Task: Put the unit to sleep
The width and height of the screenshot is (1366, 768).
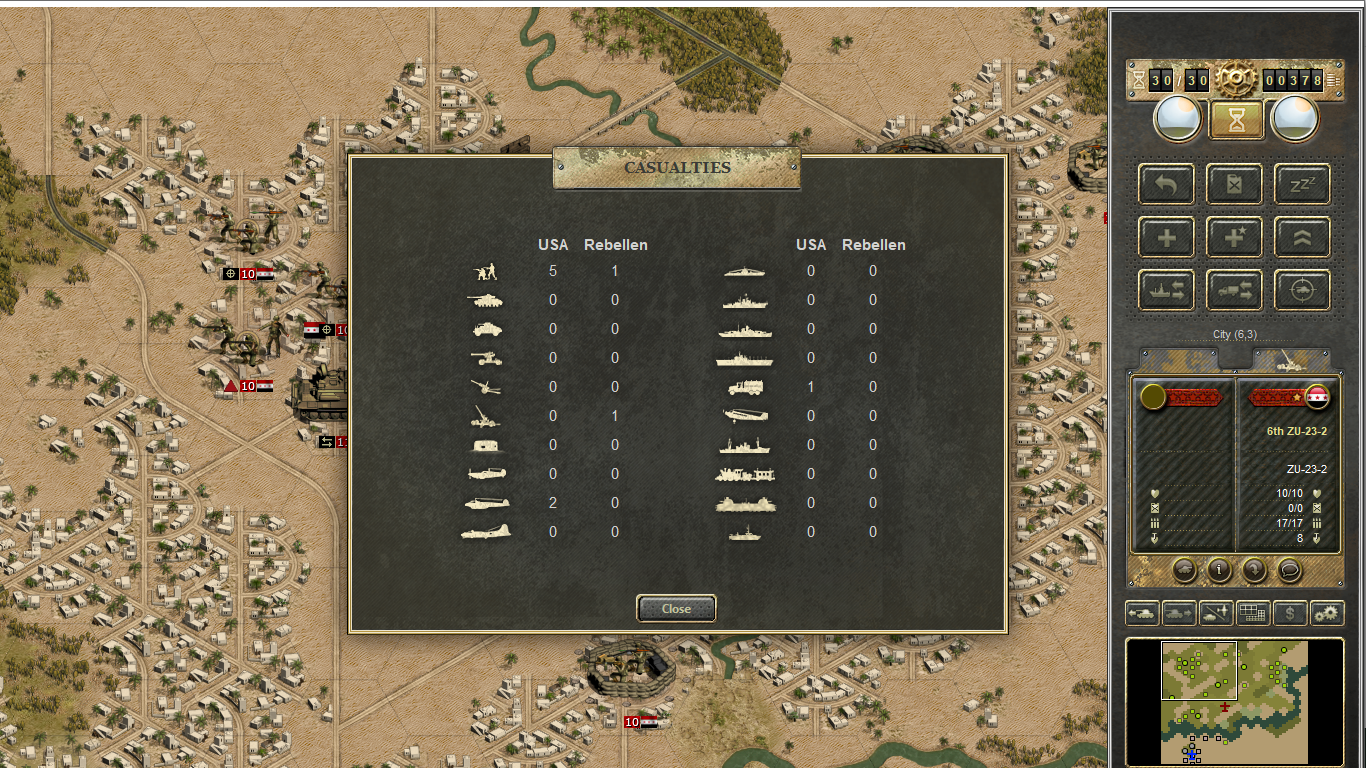Action: 1302,184
